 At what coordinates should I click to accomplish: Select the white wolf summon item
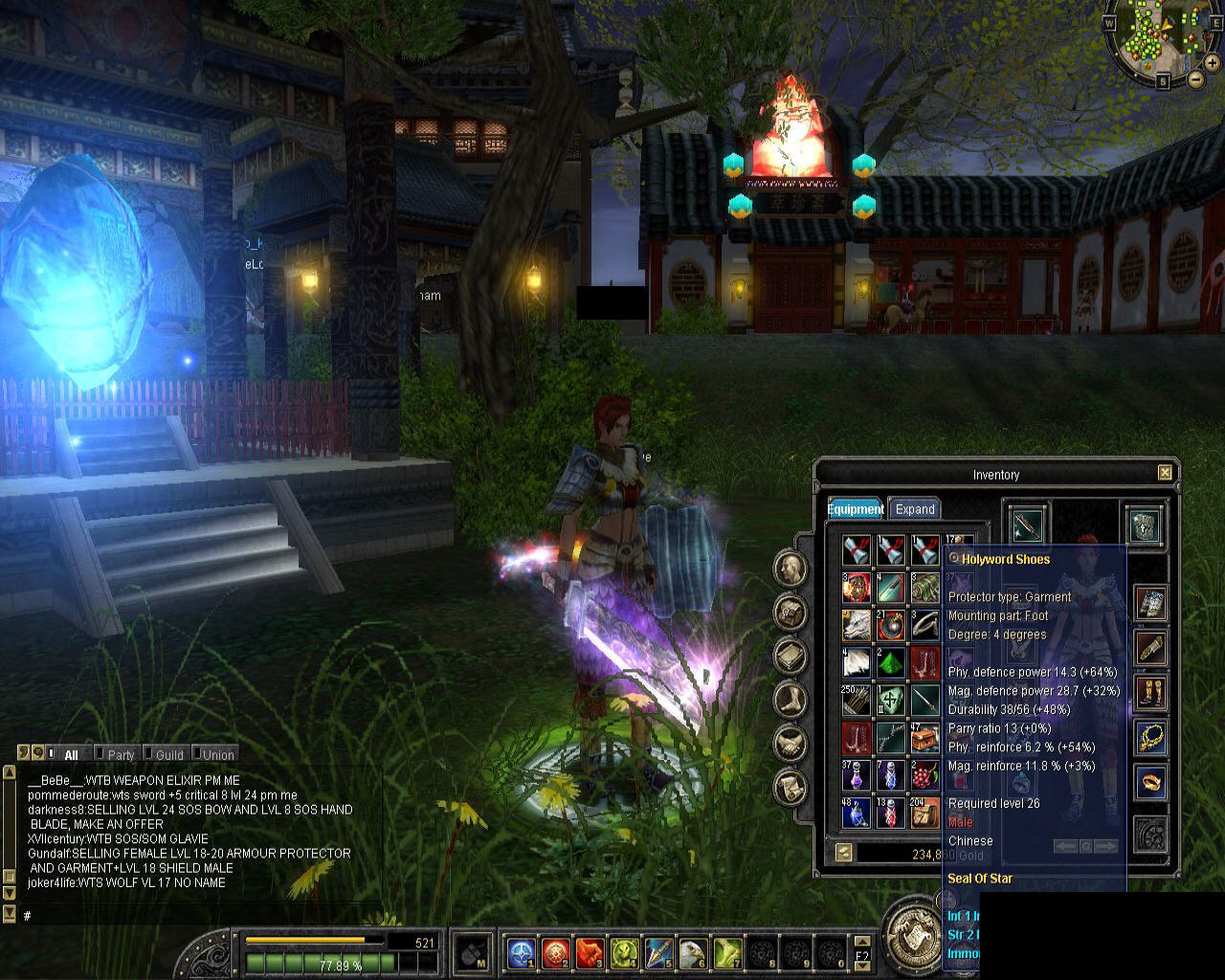click(857, 625)
